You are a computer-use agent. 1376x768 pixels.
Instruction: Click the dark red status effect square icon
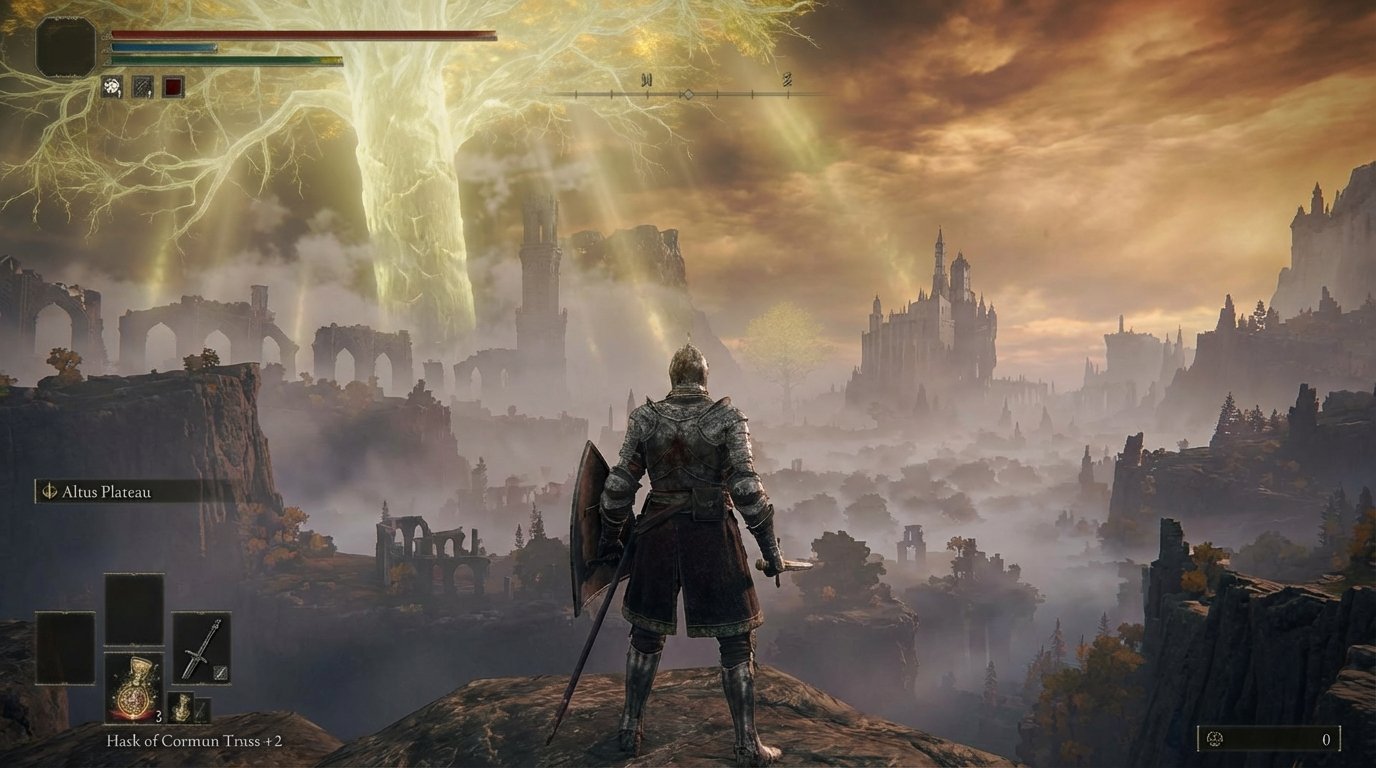point(173,86)
